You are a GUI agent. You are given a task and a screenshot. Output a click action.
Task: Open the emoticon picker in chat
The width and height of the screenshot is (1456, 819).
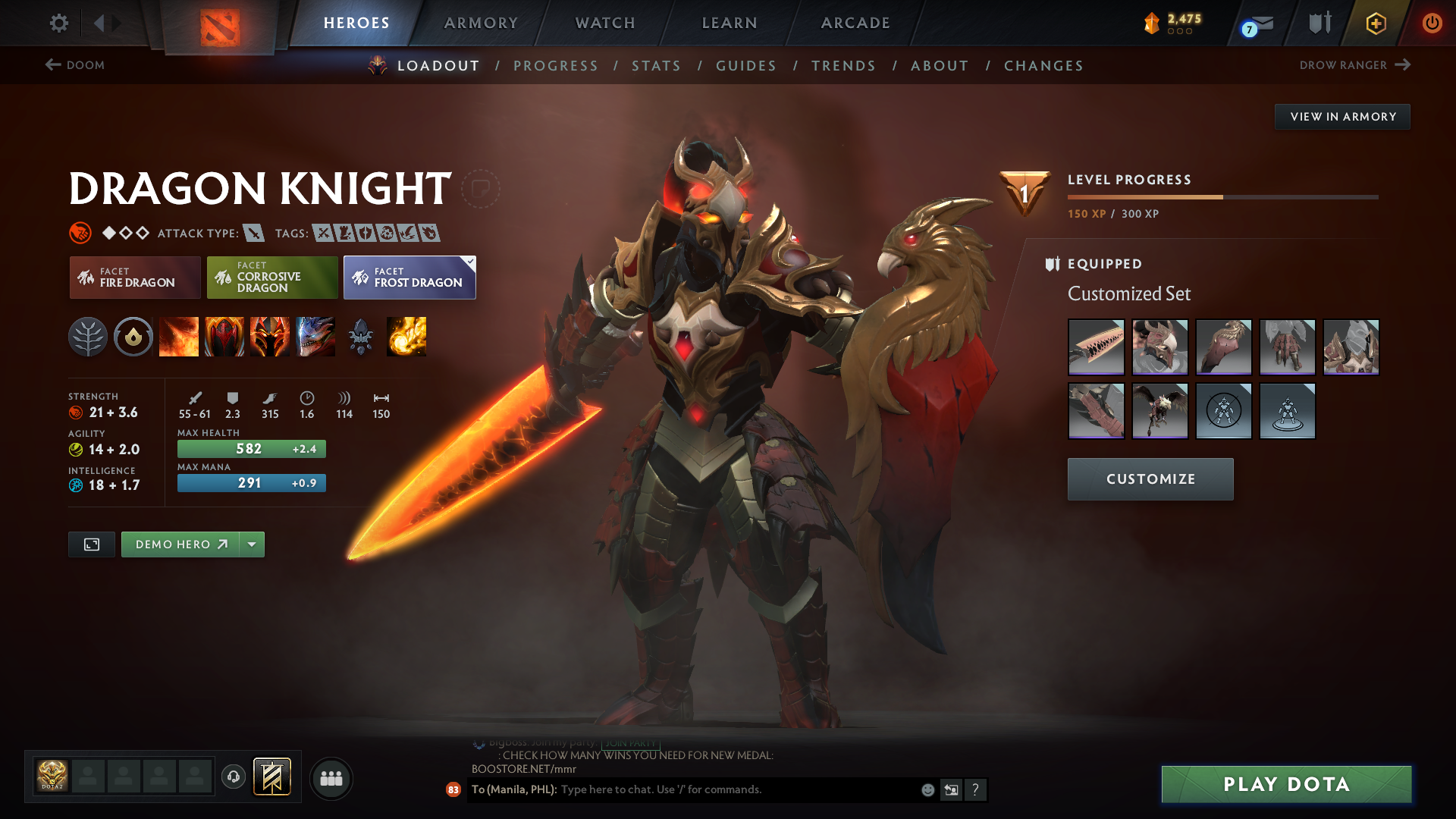coord(927,789)
